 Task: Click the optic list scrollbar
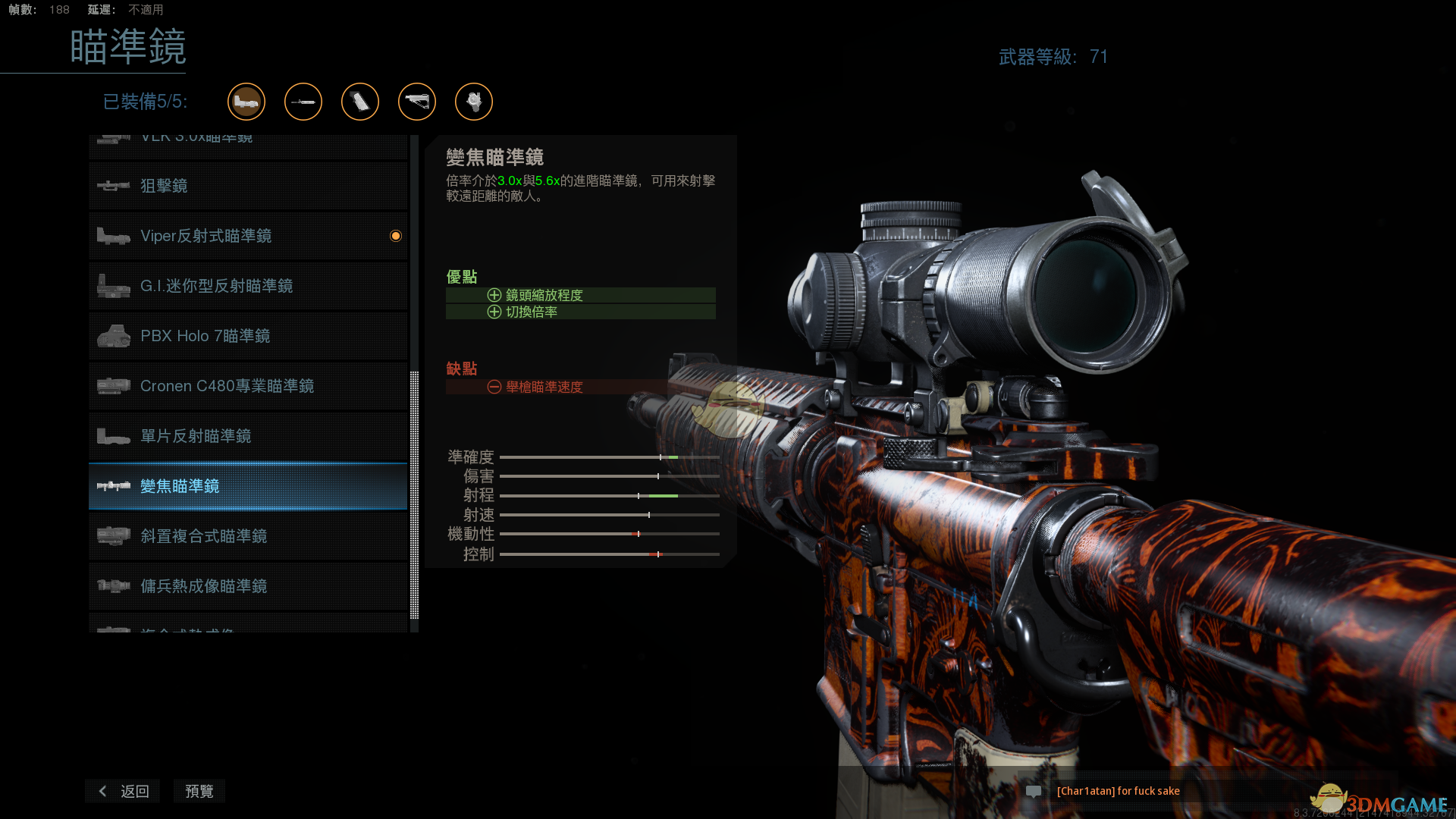pos(414,493)
